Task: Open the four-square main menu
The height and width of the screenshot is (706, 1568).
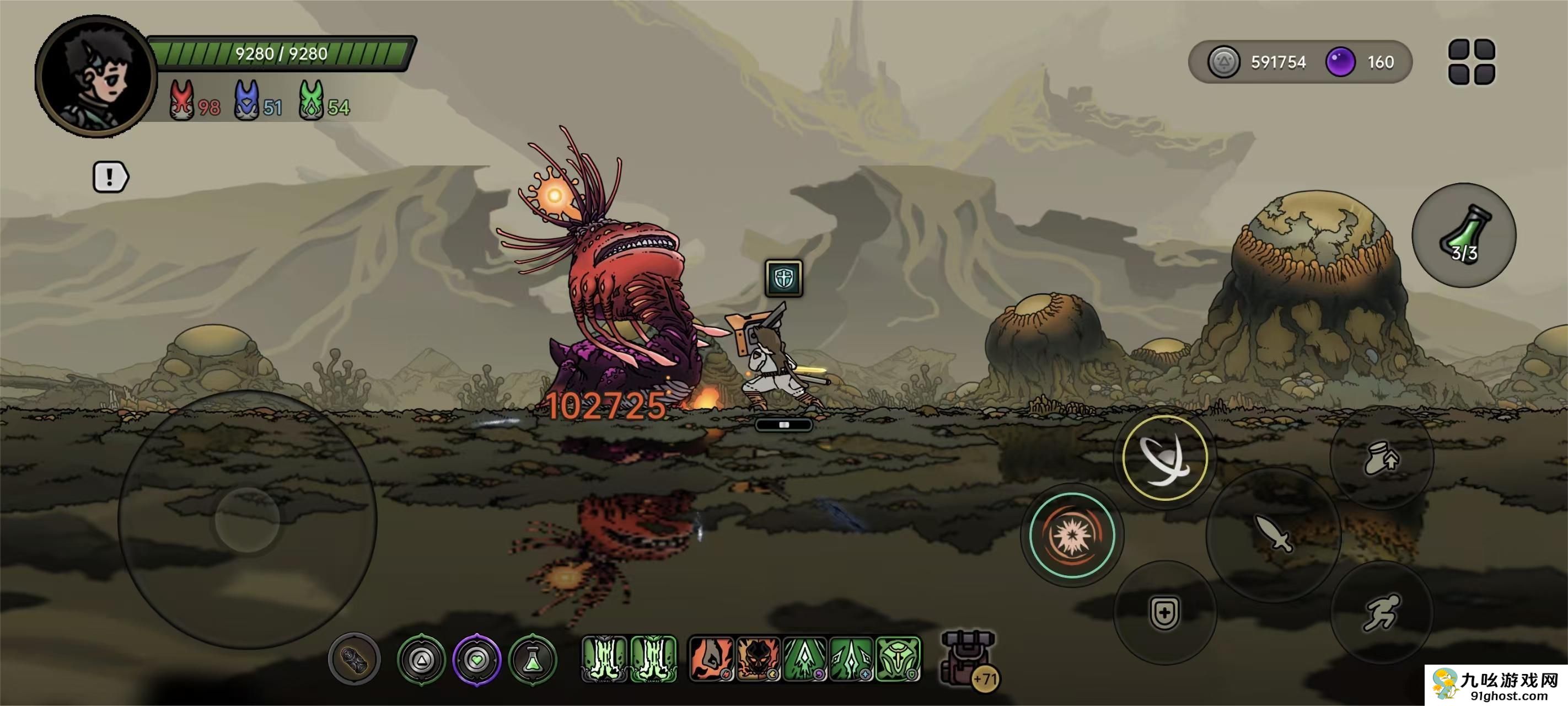Action: click(x=1471, y=62)
